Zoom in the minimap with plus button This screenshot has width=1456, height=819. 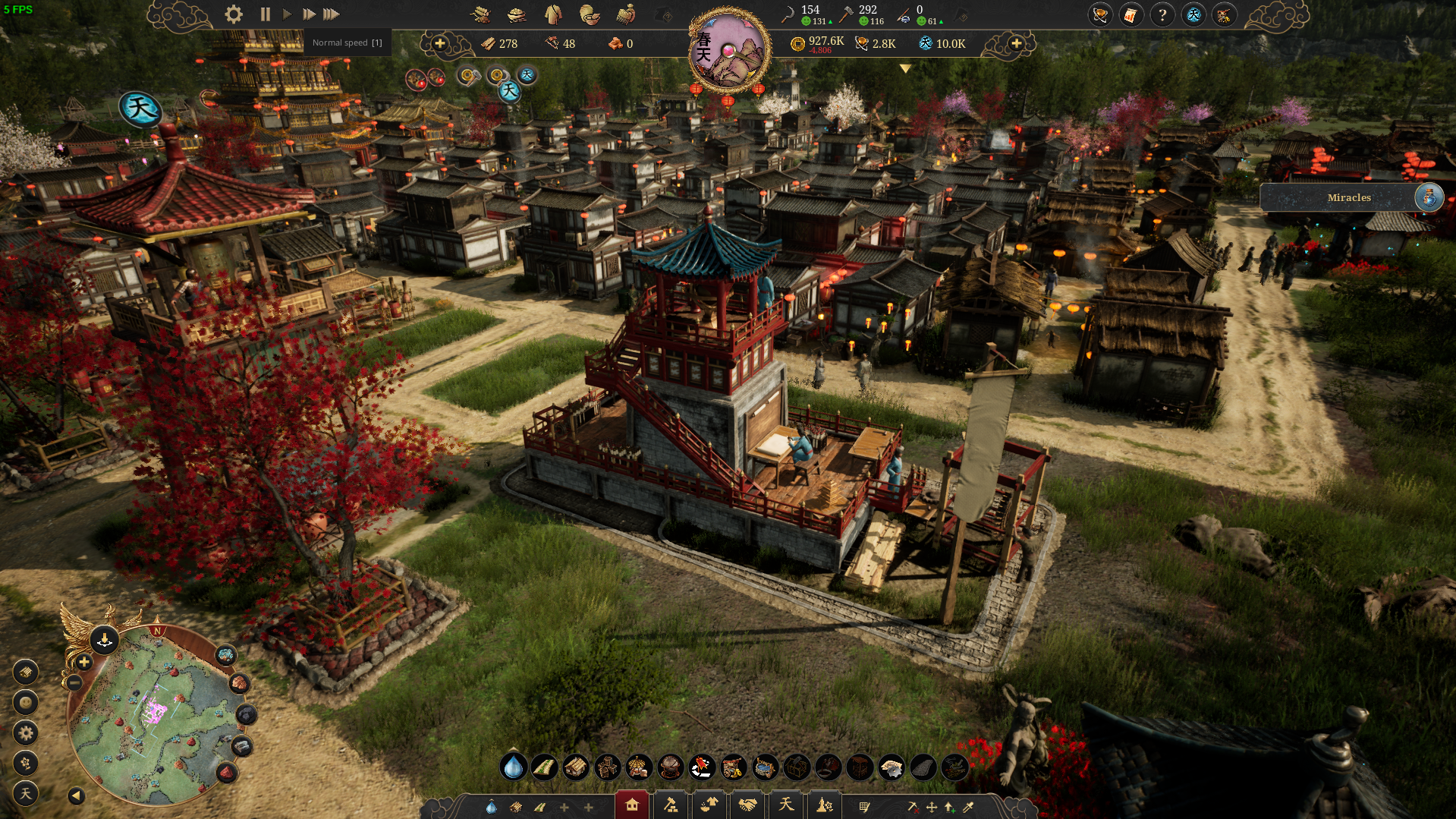click(84, 663)
